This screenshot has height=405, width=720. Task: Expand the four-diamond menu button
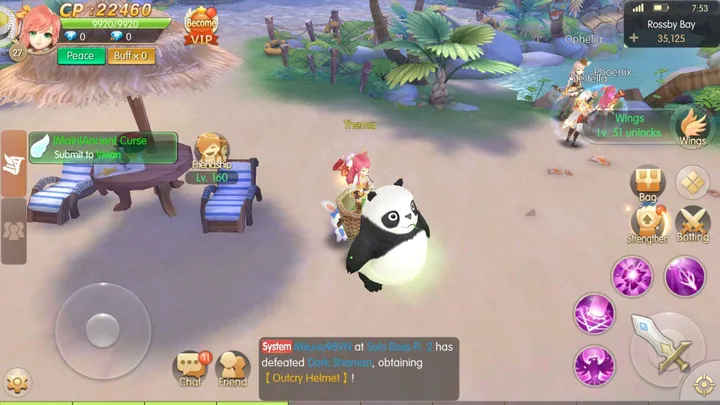coord(692,182)
